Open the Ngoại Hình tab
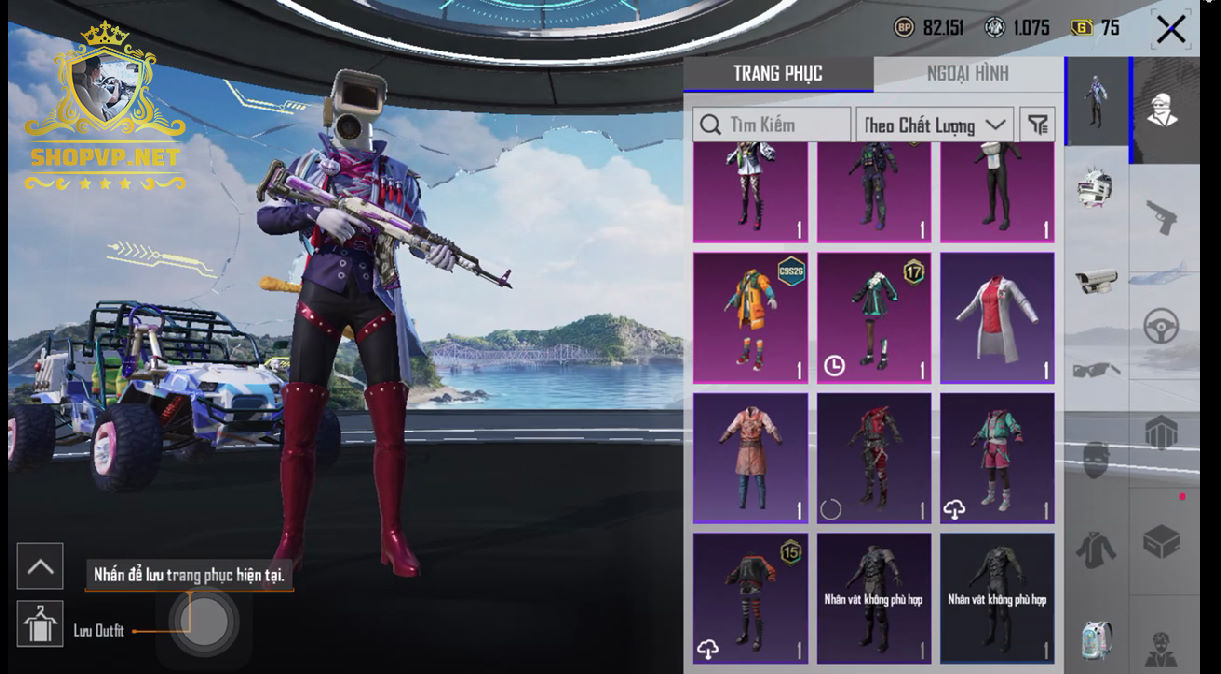 (x=967, y=74)
